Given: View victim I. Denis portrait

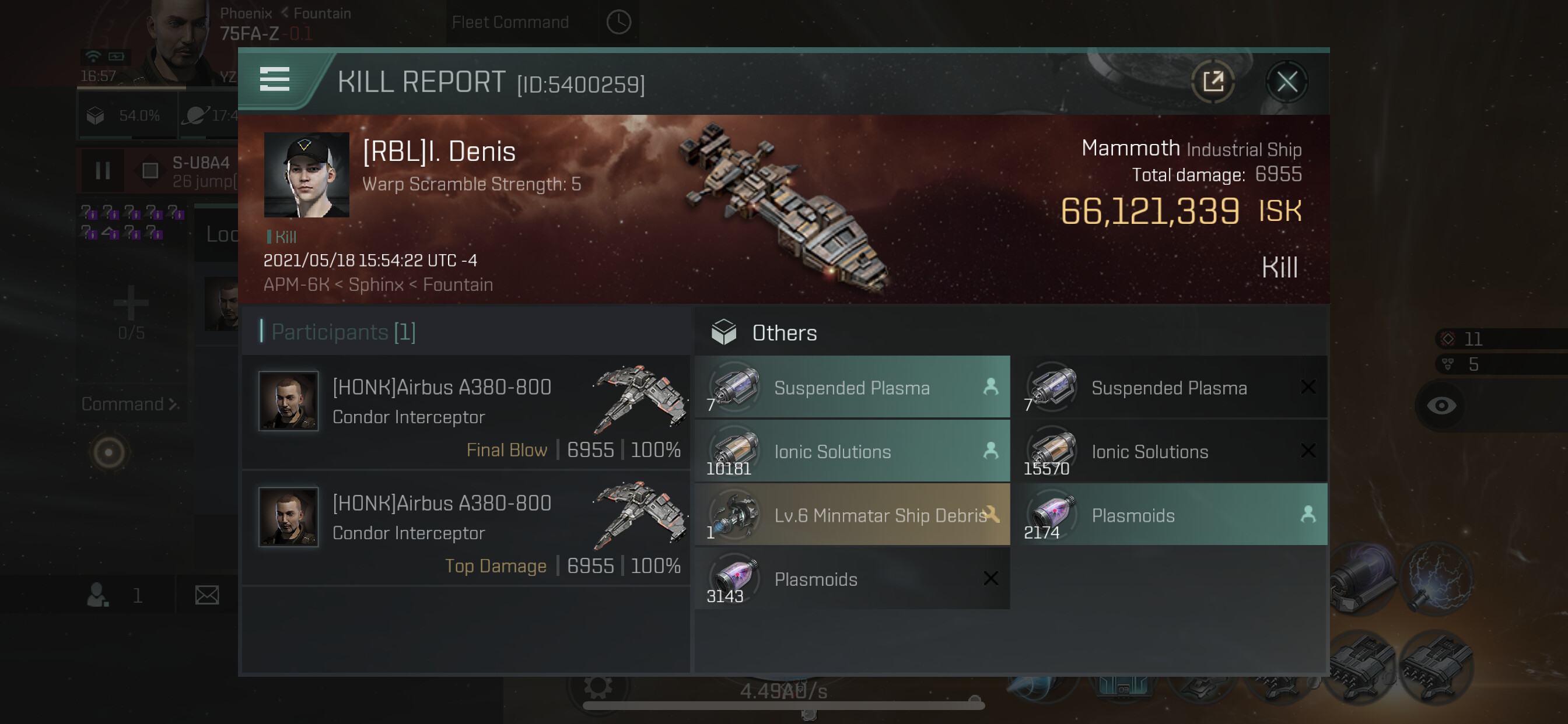Looking at the screenshot, I should [306, 175].
